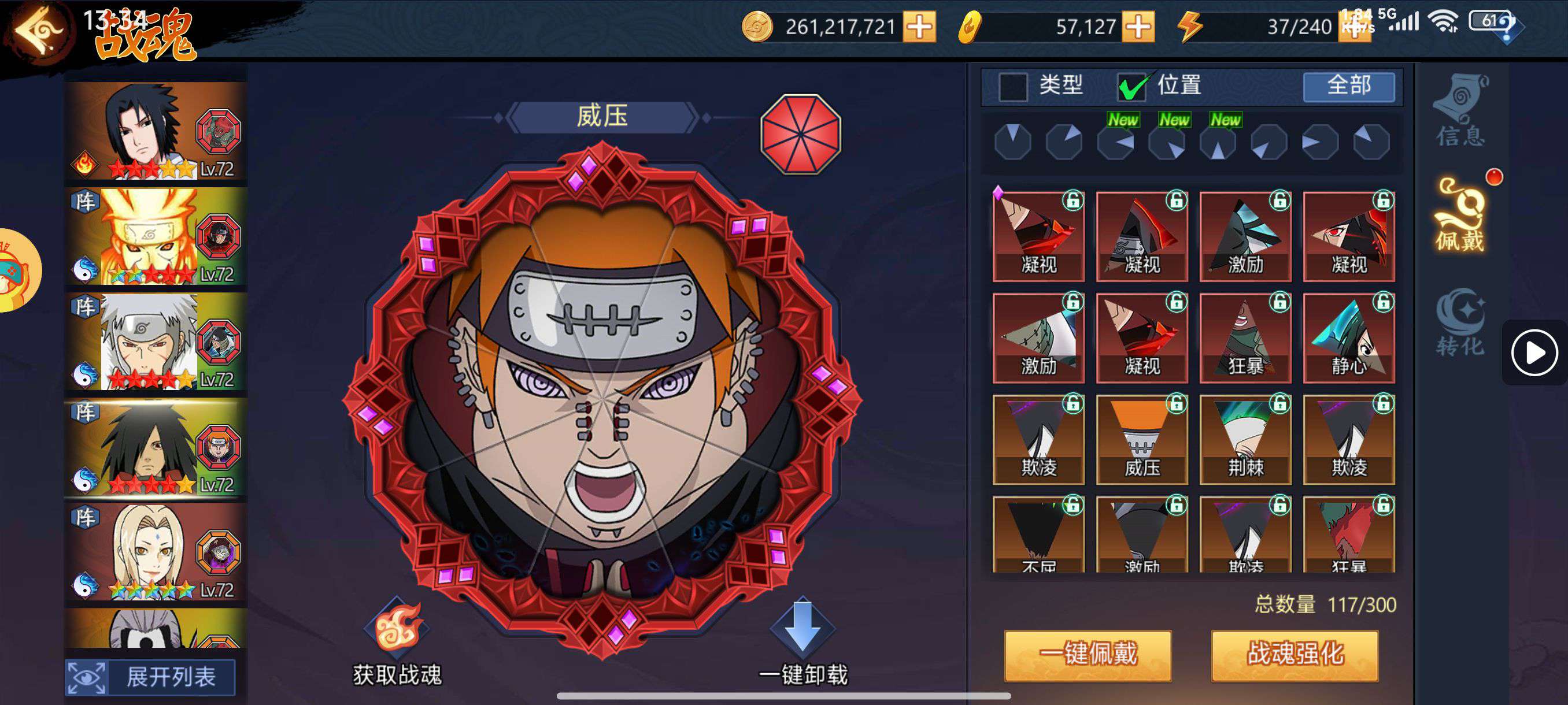
Task: Open the 转化 tab
Action: [x=1460, y=322]
